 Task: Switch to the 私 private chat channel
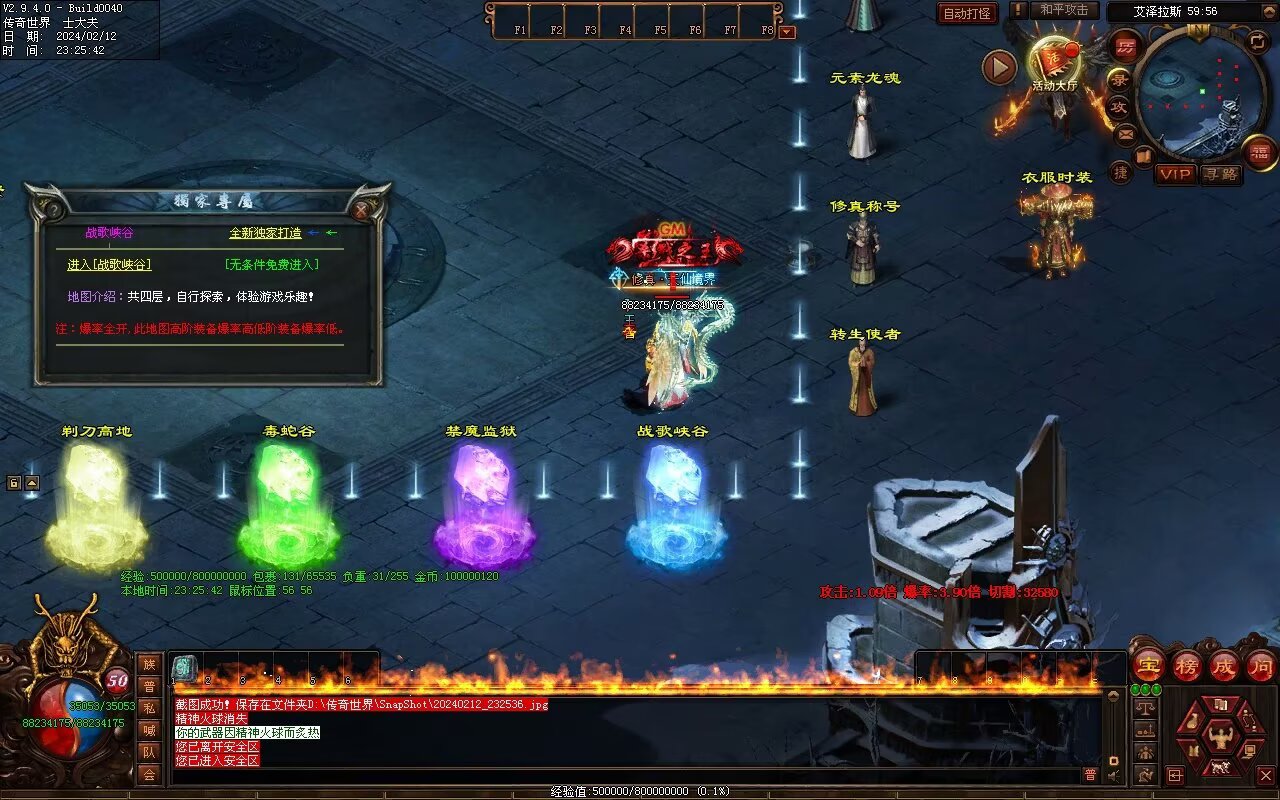click(x=149, y=708)
